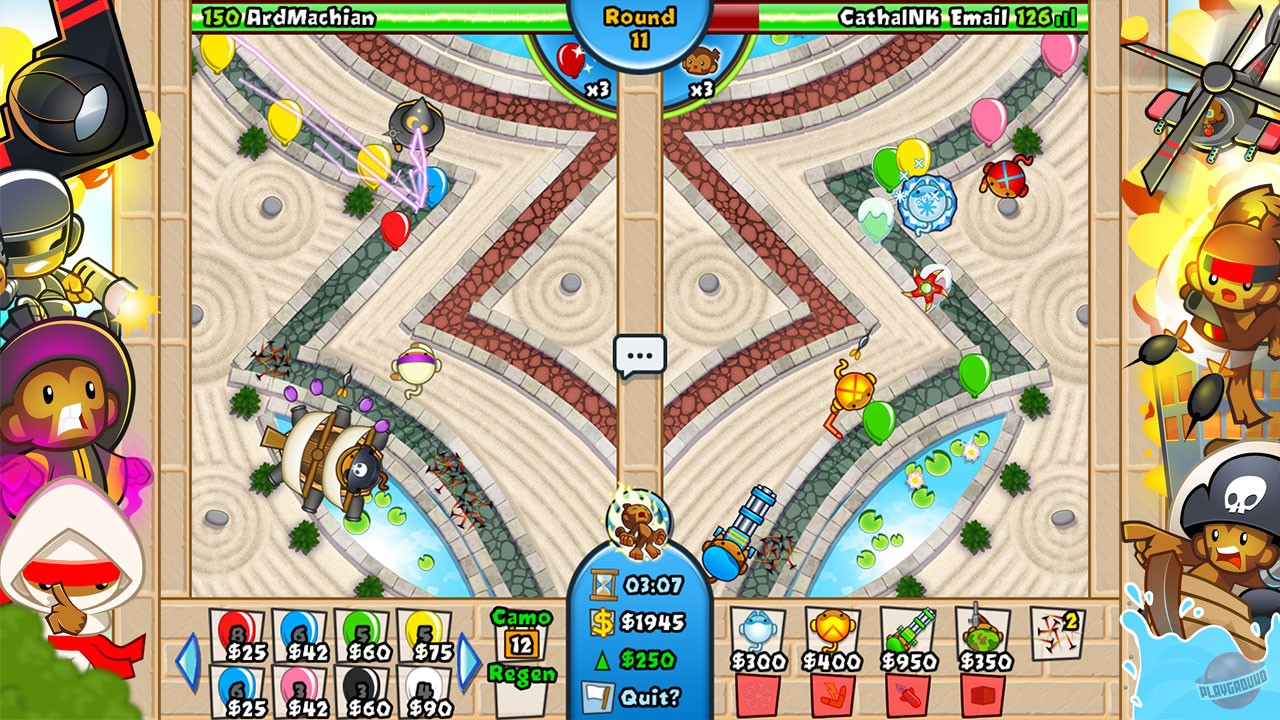This screenshot has width=1280, height=720.
Task: Open the chat bubble in the middle
Action: click(x=641, y=352)
